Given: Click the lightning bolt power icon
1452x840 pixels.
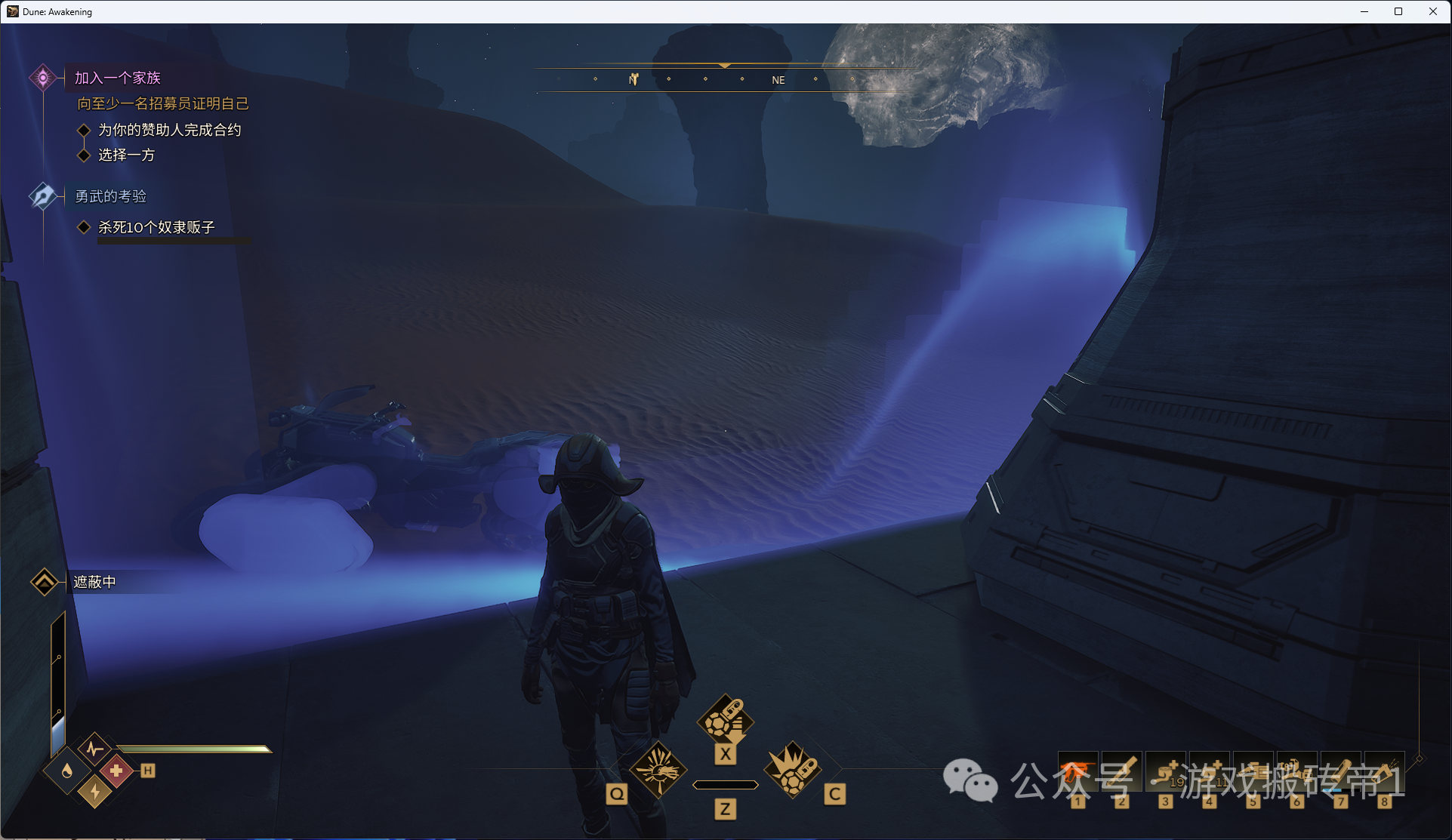Looking at the screenshot, I should pos(95,791).
